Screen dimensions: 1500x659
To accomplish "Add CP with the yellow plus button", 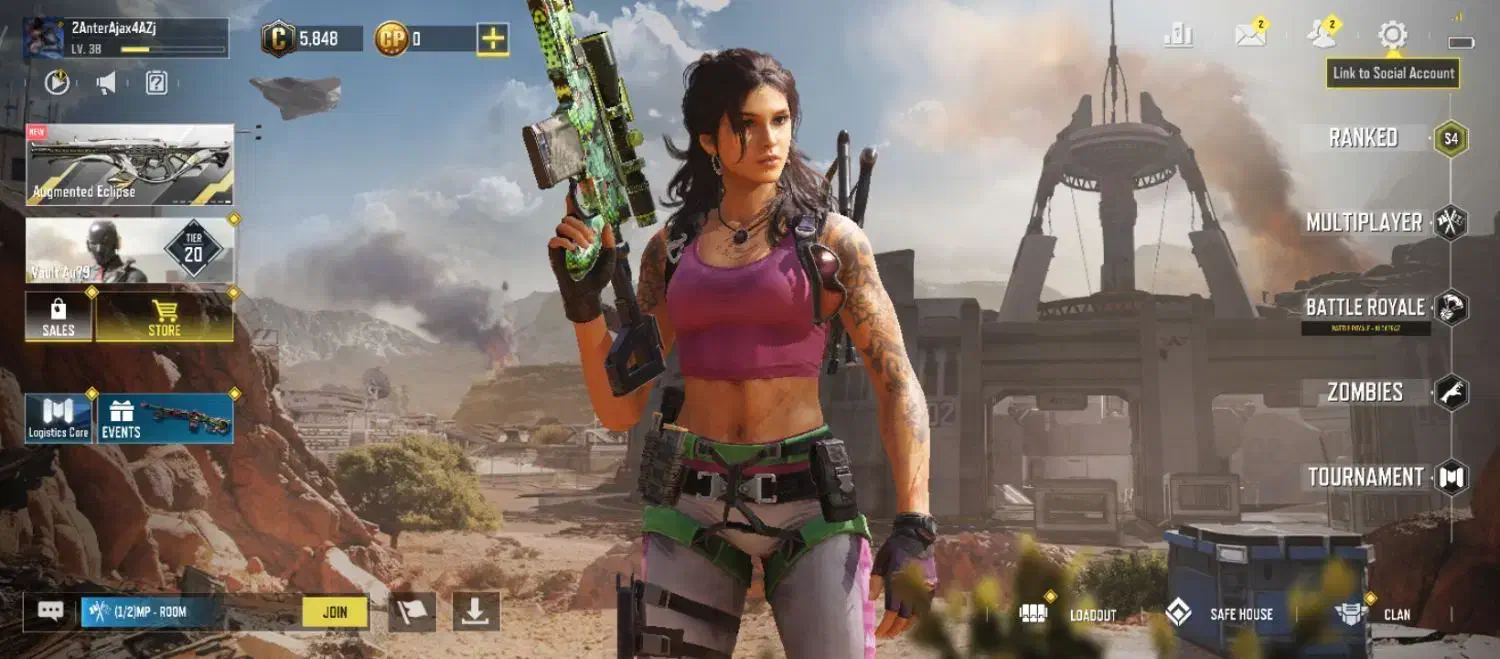I will 493,39.
